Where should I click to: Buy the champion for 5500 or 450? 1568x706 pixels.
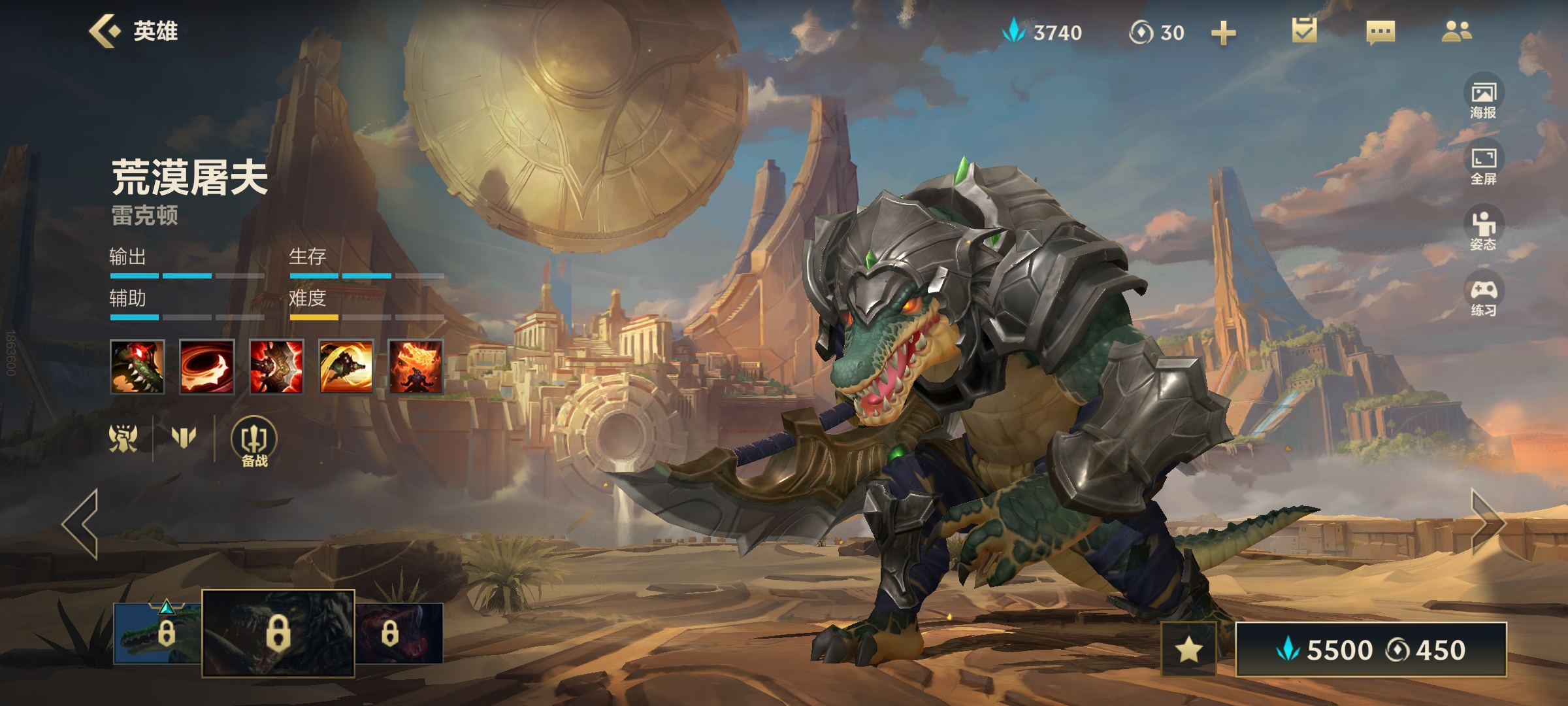pos(1371,650)
